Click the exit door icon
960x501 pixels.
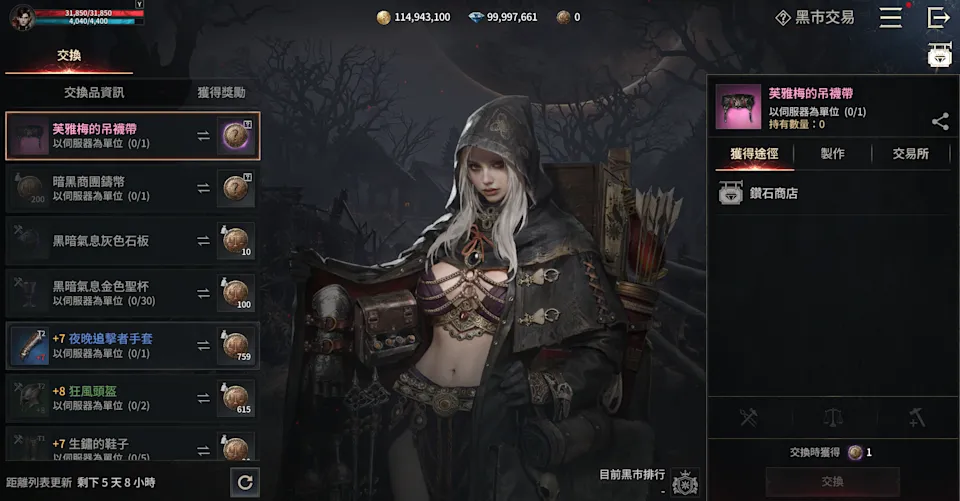[x=938, y=17]
